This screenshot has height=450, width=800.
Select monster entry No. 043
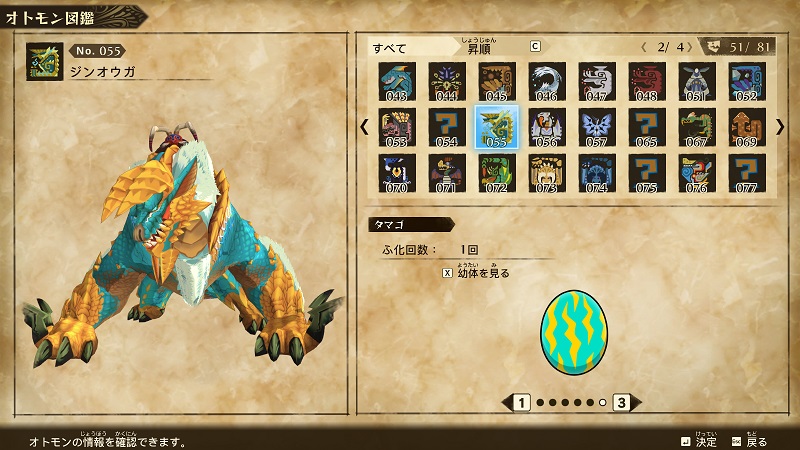[397, 81]
